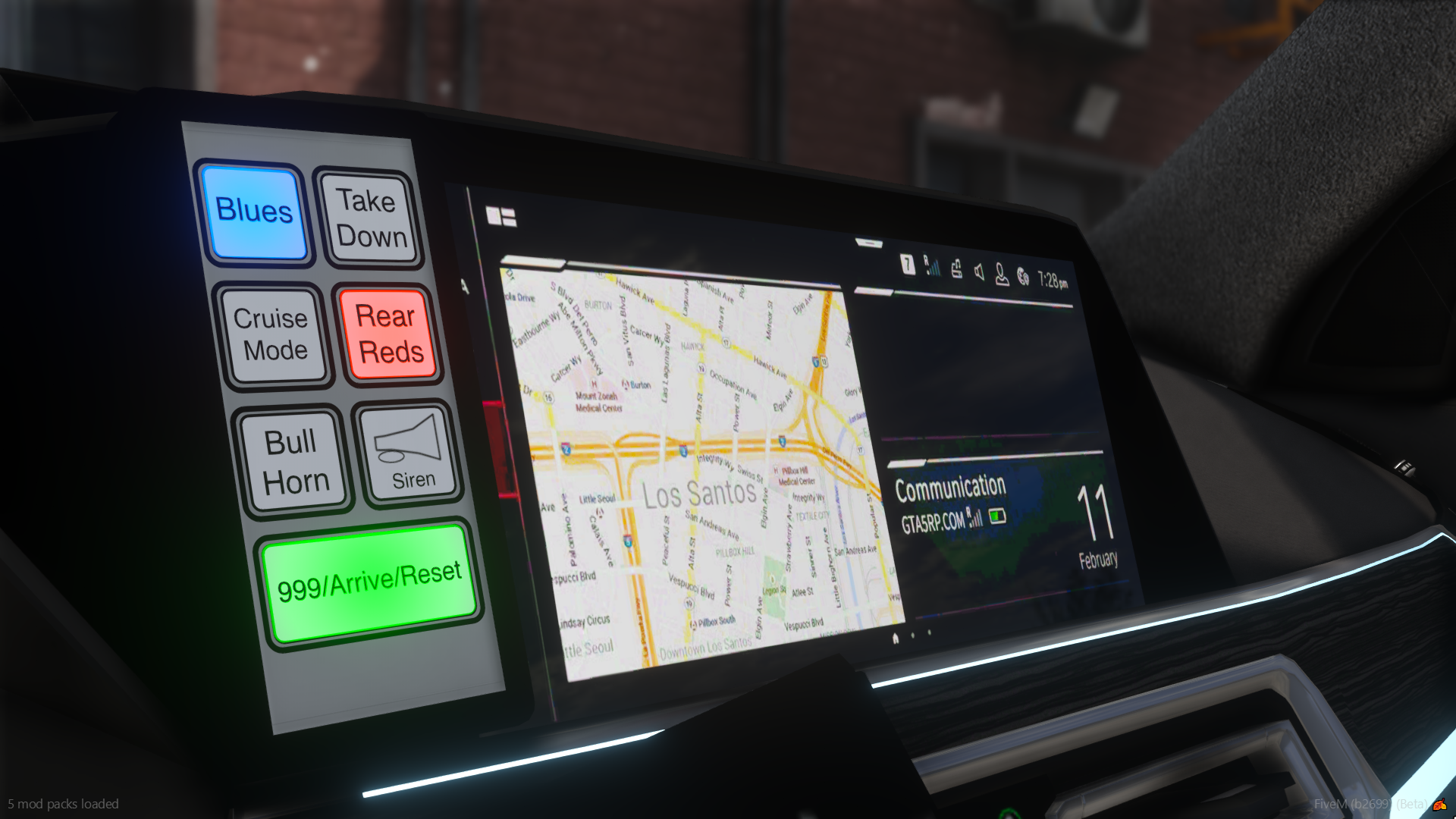Open the Communication widget
Screen dimensions: 1456x819
tap(951, 502)
